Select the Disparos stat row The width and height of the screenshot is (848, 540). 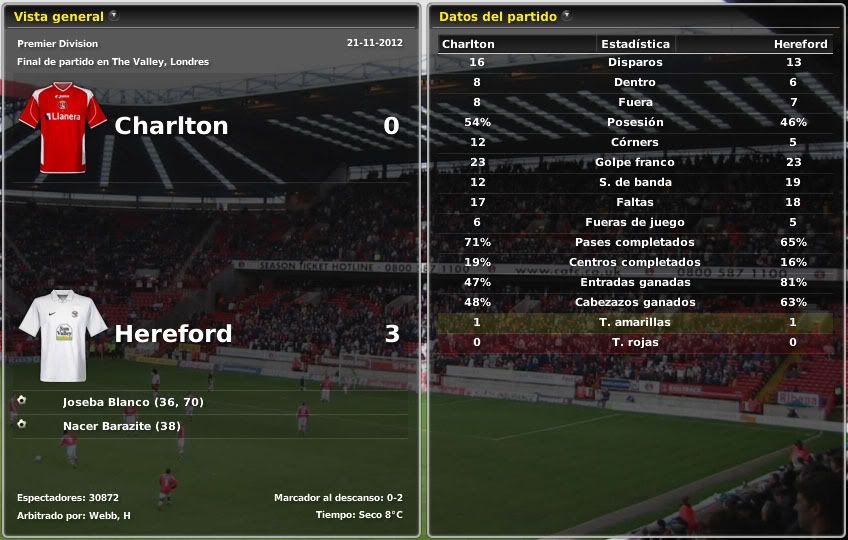click(635, 62)
